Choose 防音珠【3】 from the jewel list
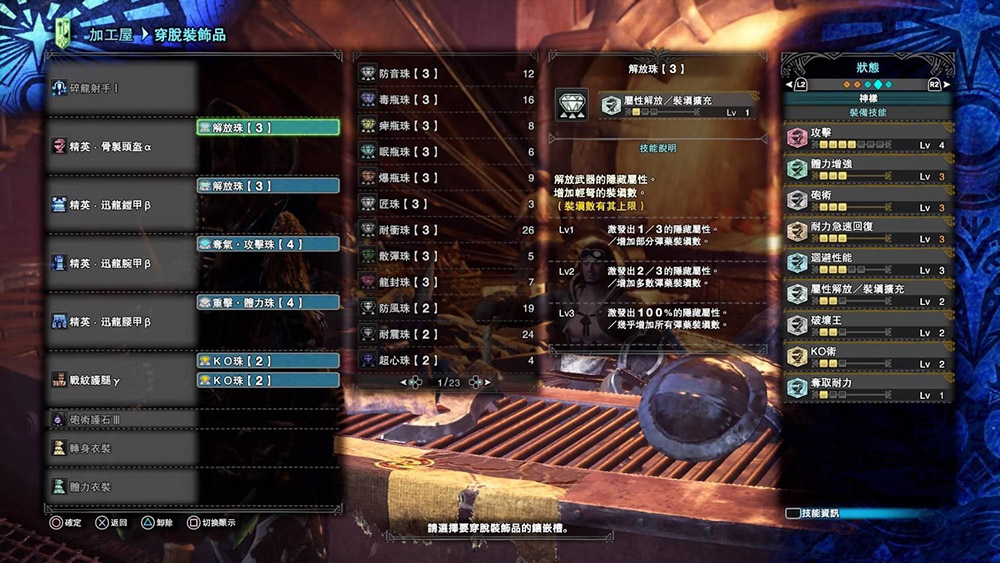The width and height of the screenshot is (1000, 563). pyautogui.click(x=447, y=74)
